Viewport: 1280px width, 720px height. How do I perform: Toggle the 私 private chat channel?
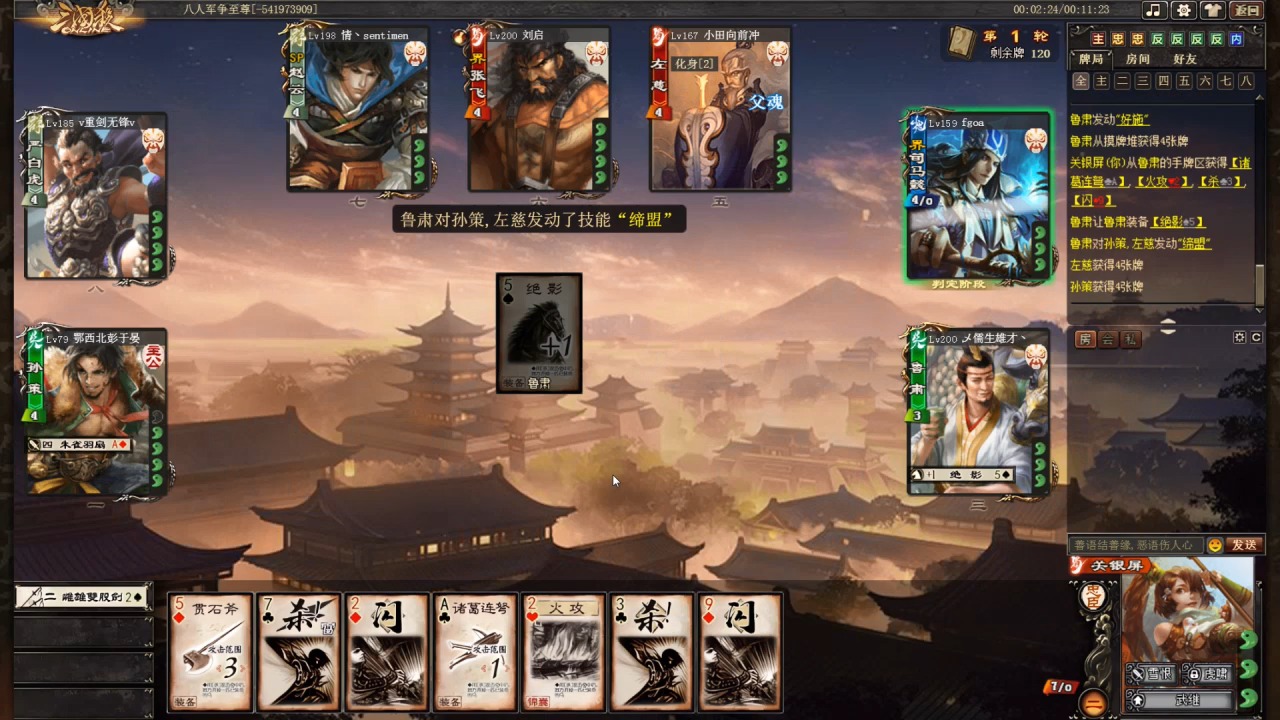[x=1130, y=338]
